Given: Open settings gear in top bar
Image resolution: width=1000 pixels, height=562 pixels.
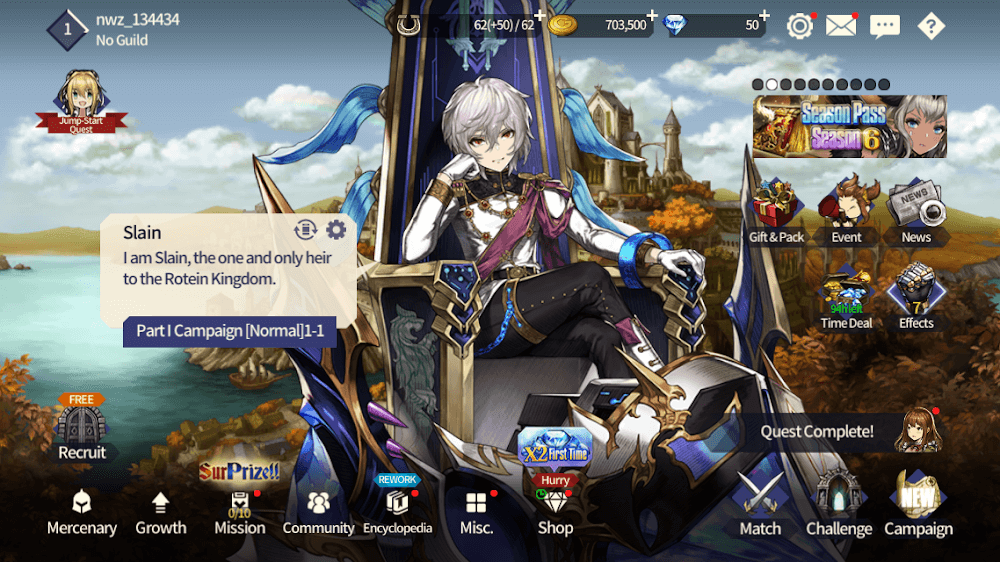Looking at the screenshot, I should tap(799, 26).
